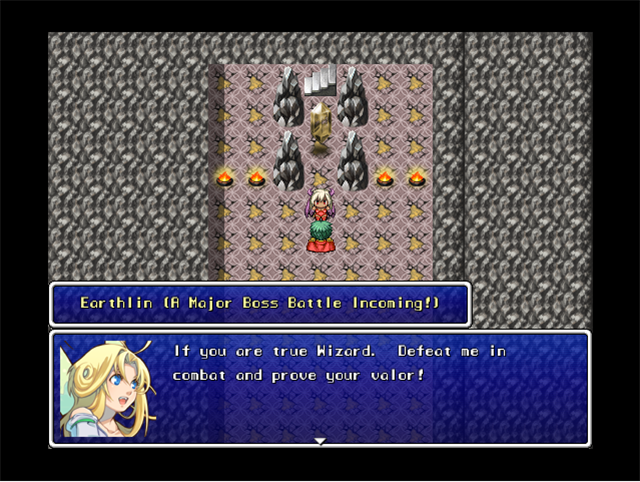Viewport: 640px width, 482px height.
Task: Click the dialogue continue arrow
Action: click(319, 440)
